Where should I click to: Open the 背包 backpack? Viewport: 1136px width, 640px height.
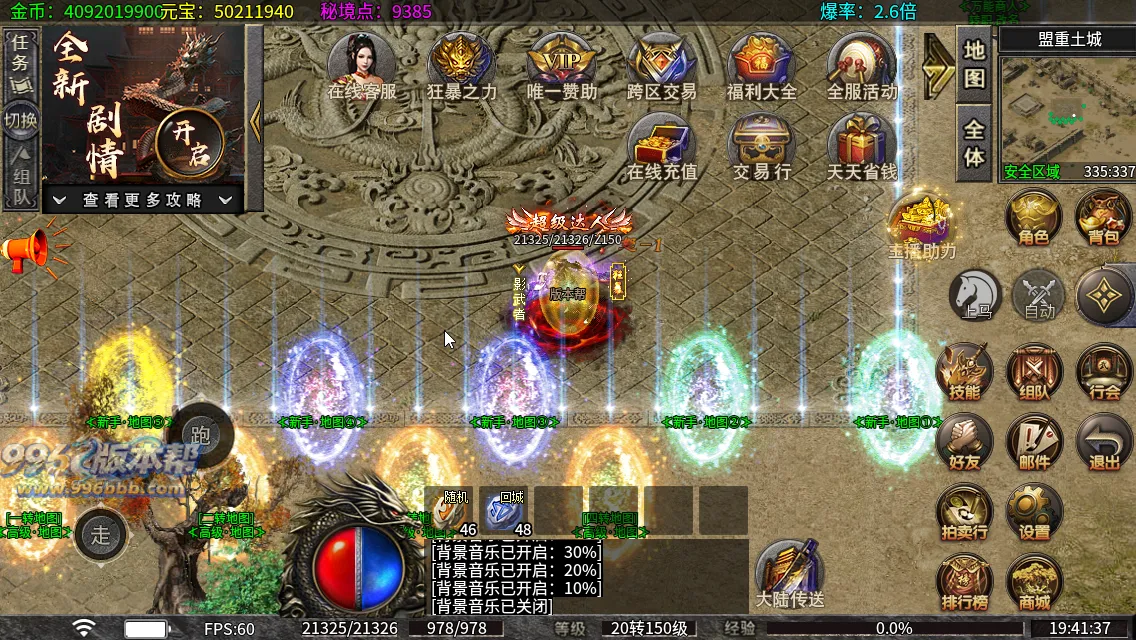[x=1103, y=217]
